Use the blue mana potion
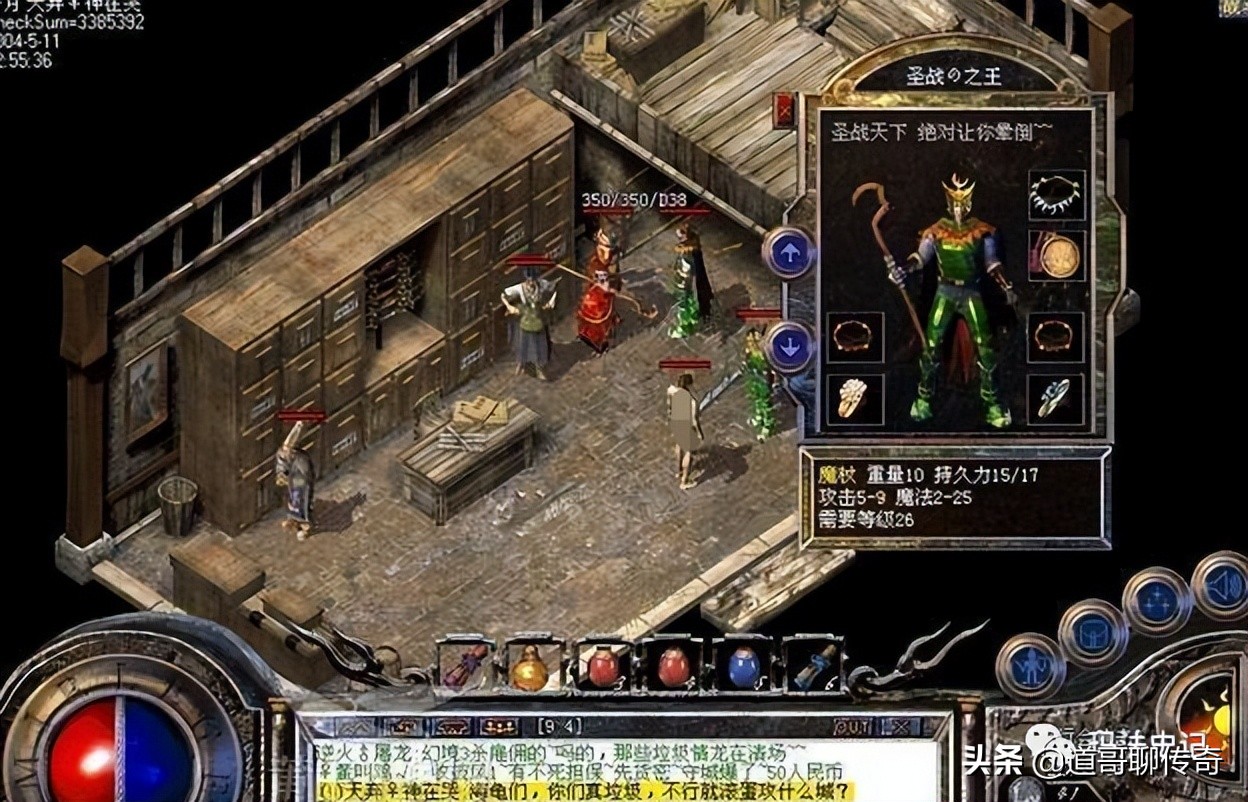 click(743, 668)
